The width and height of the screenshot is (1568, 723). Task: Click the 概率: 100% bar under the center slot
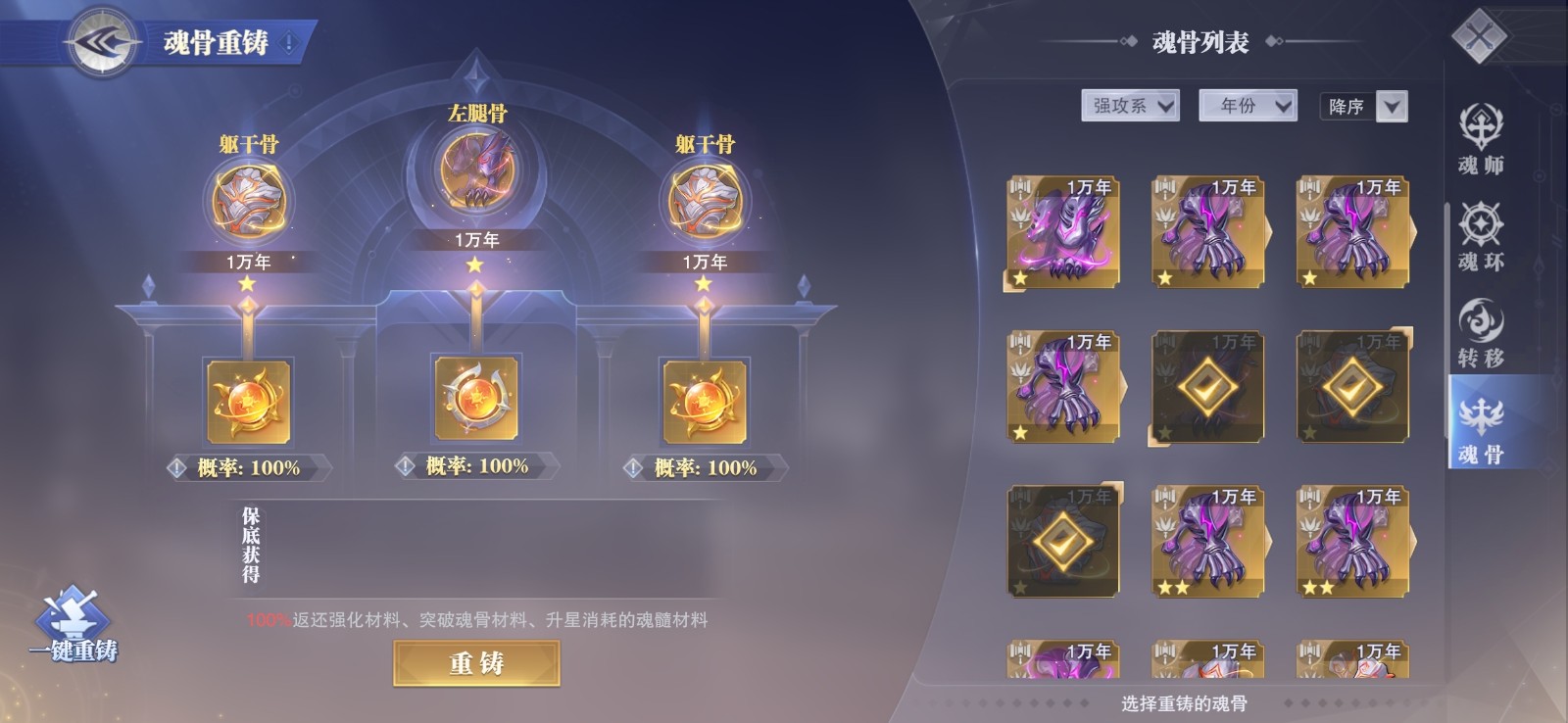(477, 467)
